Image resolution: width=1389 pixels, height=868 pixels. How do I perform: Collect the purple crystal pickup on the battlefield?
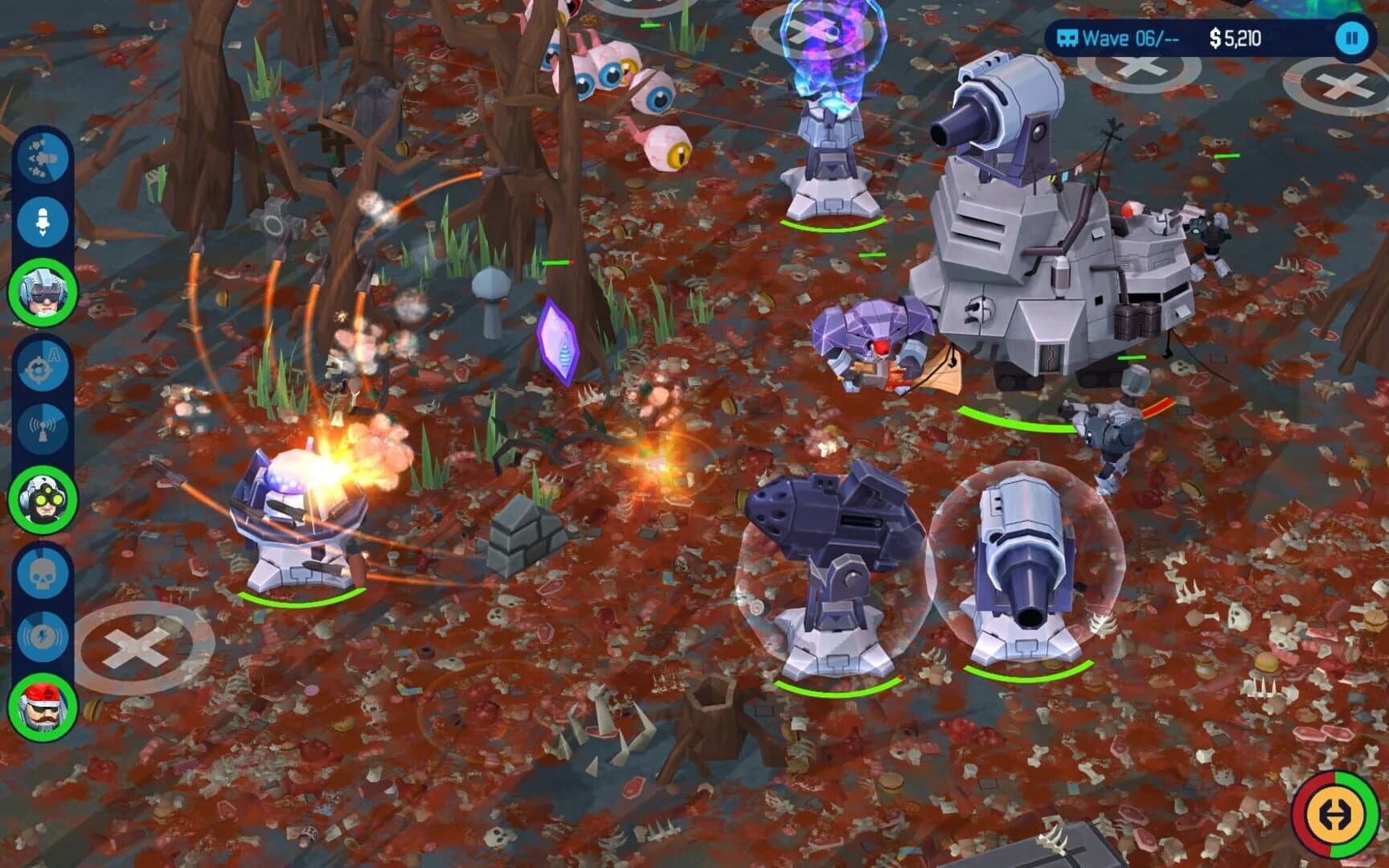click(560, 342)
